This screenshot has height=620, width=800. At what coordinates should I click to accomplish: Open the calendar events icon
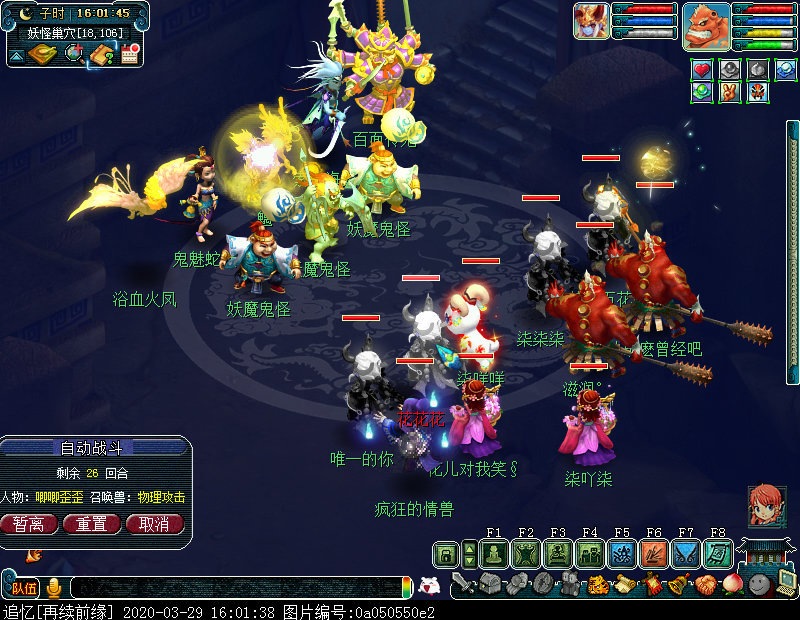[x=128, y=54]
